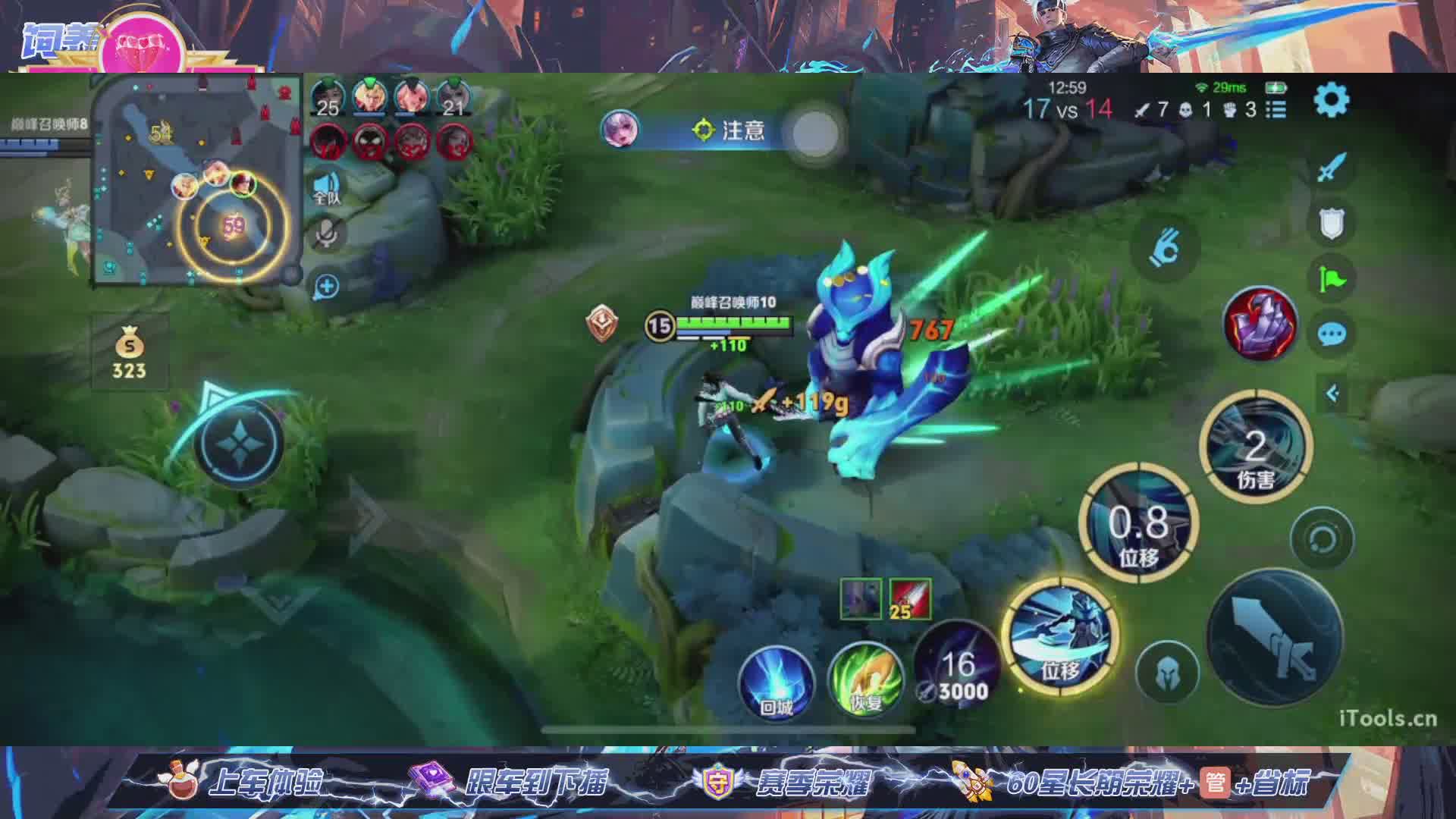This screenshot has width=1456, height=819.
Task: Toggle the microphone button
Action: point(327,234)
